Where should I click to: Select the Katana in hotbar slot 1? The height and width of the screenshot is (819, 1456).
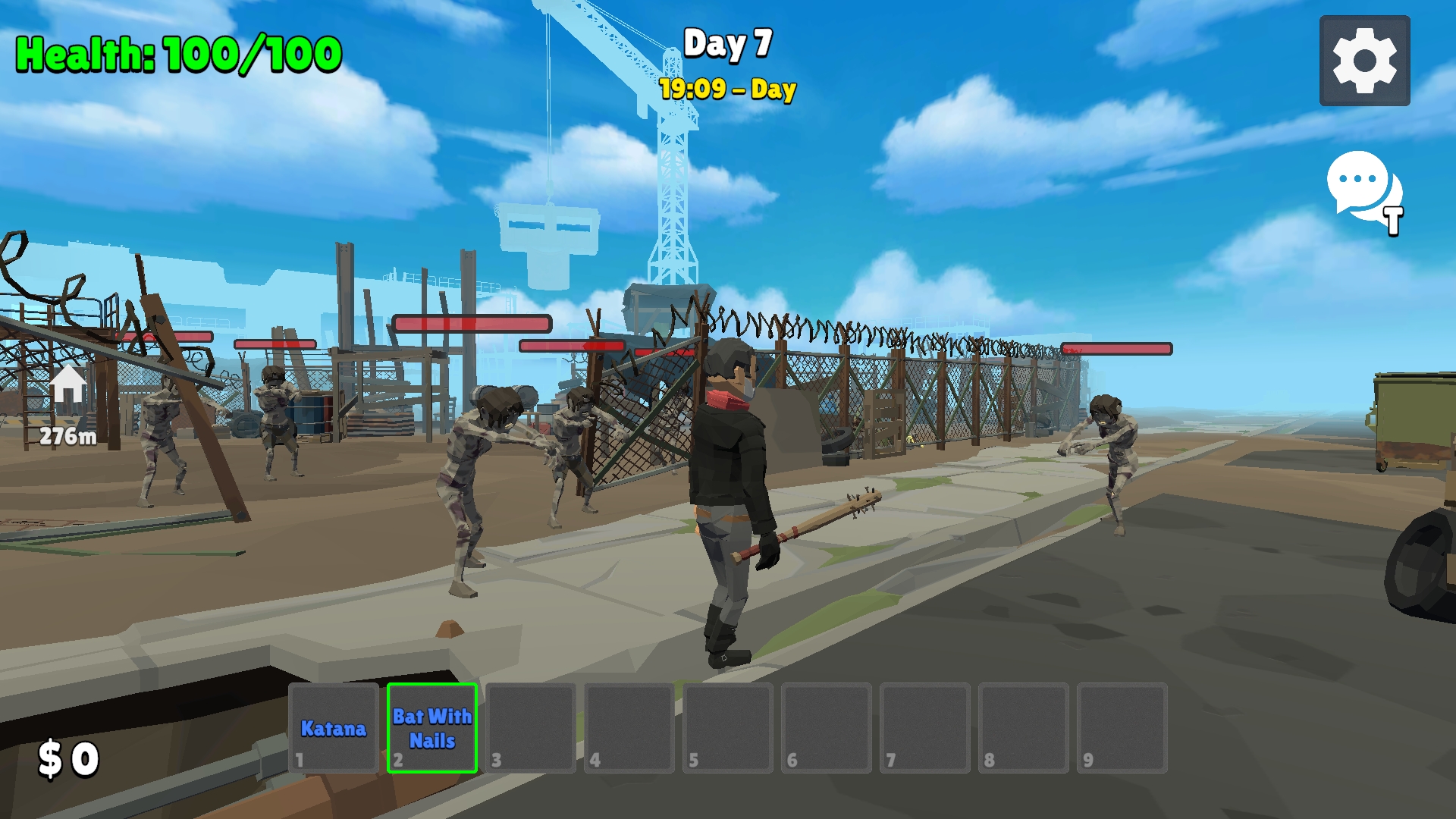click(334, 728)
